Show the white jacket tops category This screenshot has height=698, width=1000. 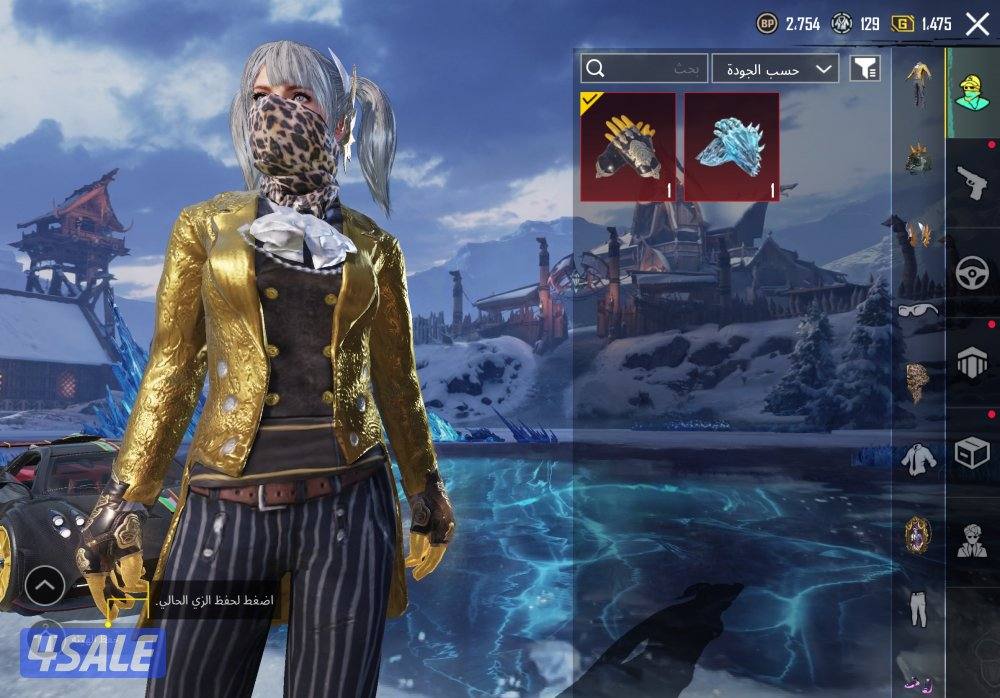(918, 460)
